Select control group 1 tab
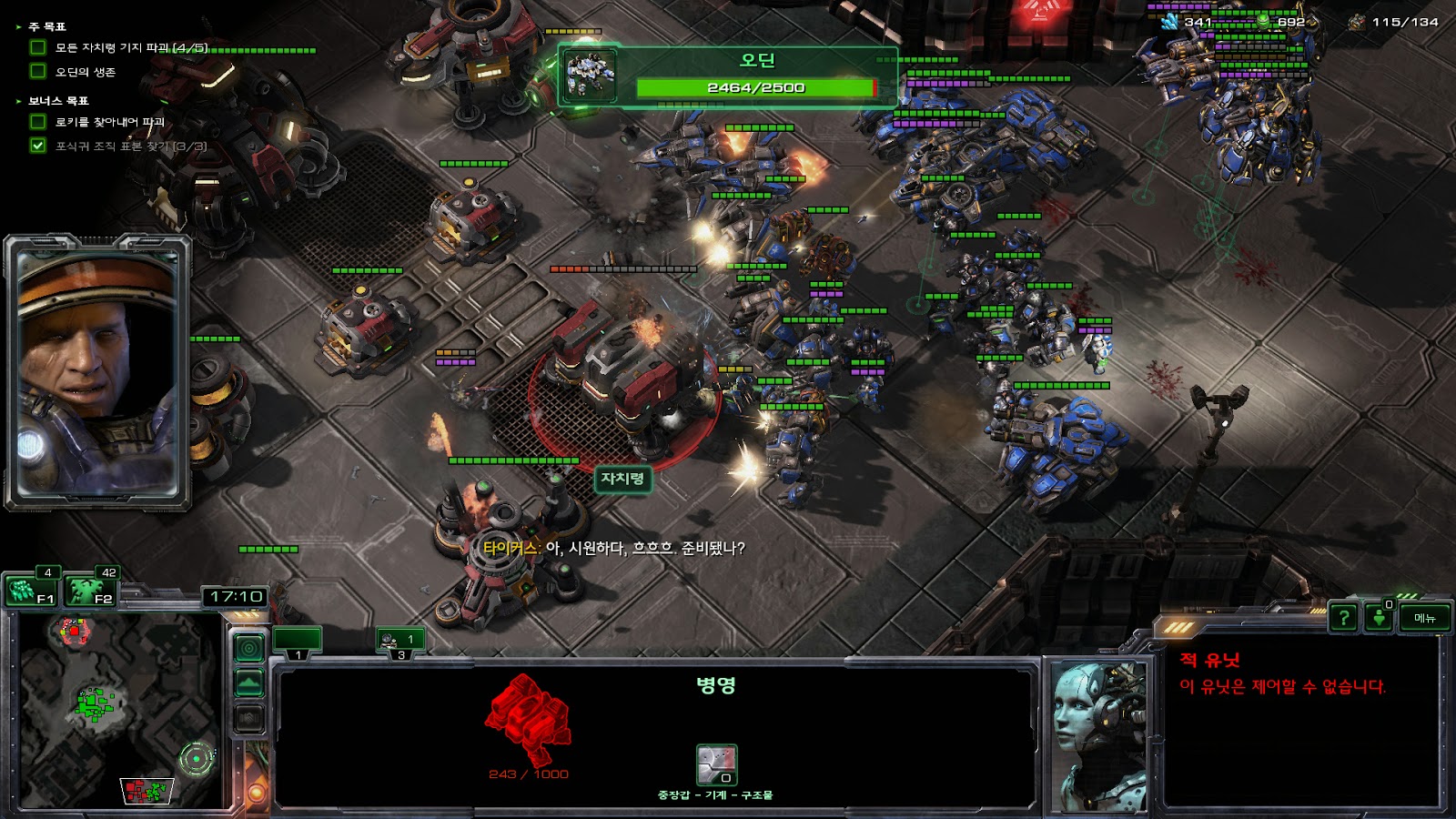Image resolution: width=1456 pixels, height=819 pixels. [x=298, y=642]
